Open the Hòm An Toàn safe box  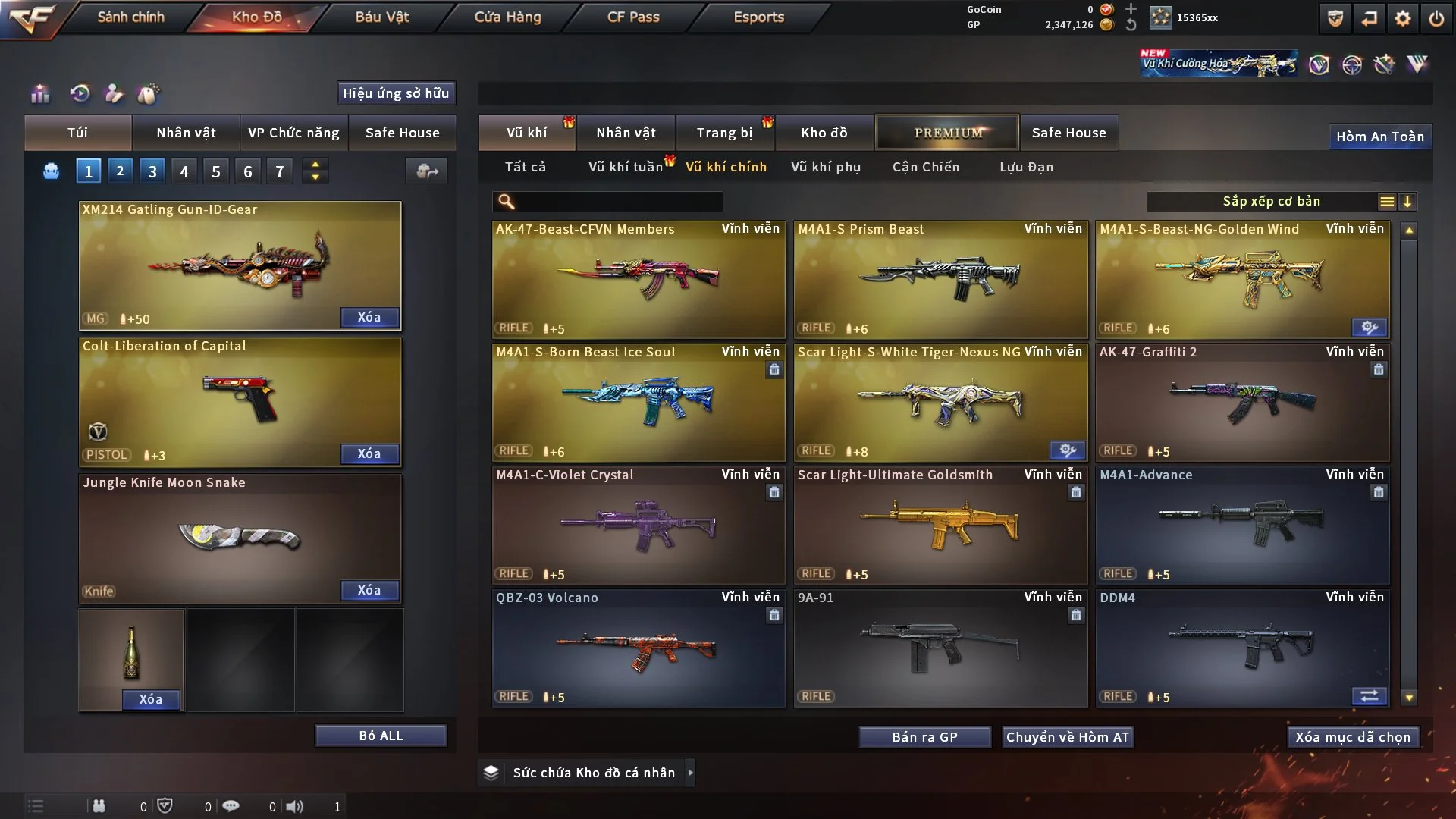tap(1380, 136)
